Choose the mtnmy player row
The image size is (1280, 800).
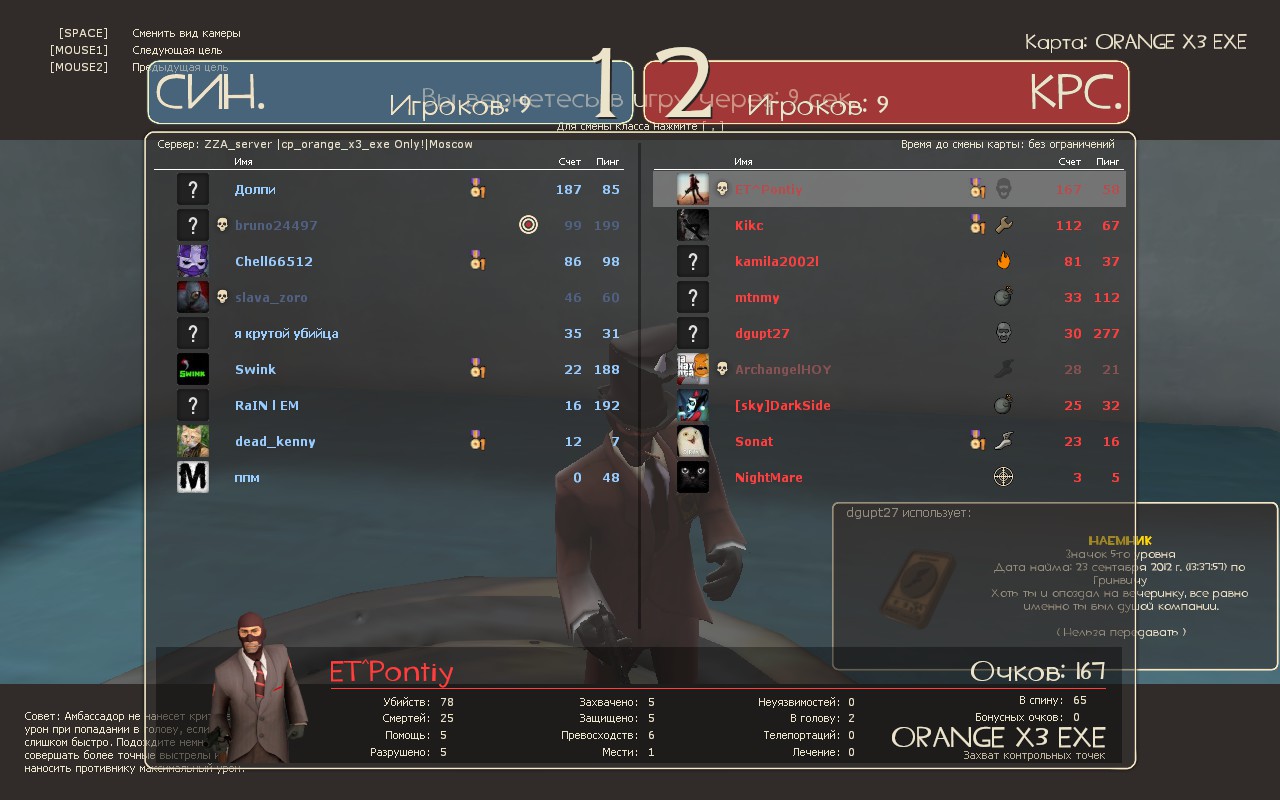(757, 298)
